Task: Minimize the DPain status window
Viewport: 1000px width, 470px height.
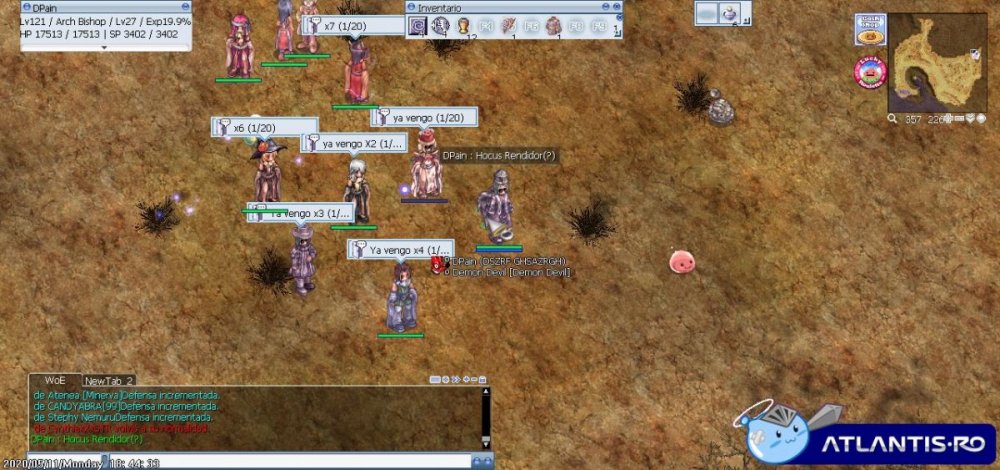Action: pyautogui.click(x=187, y=6)
